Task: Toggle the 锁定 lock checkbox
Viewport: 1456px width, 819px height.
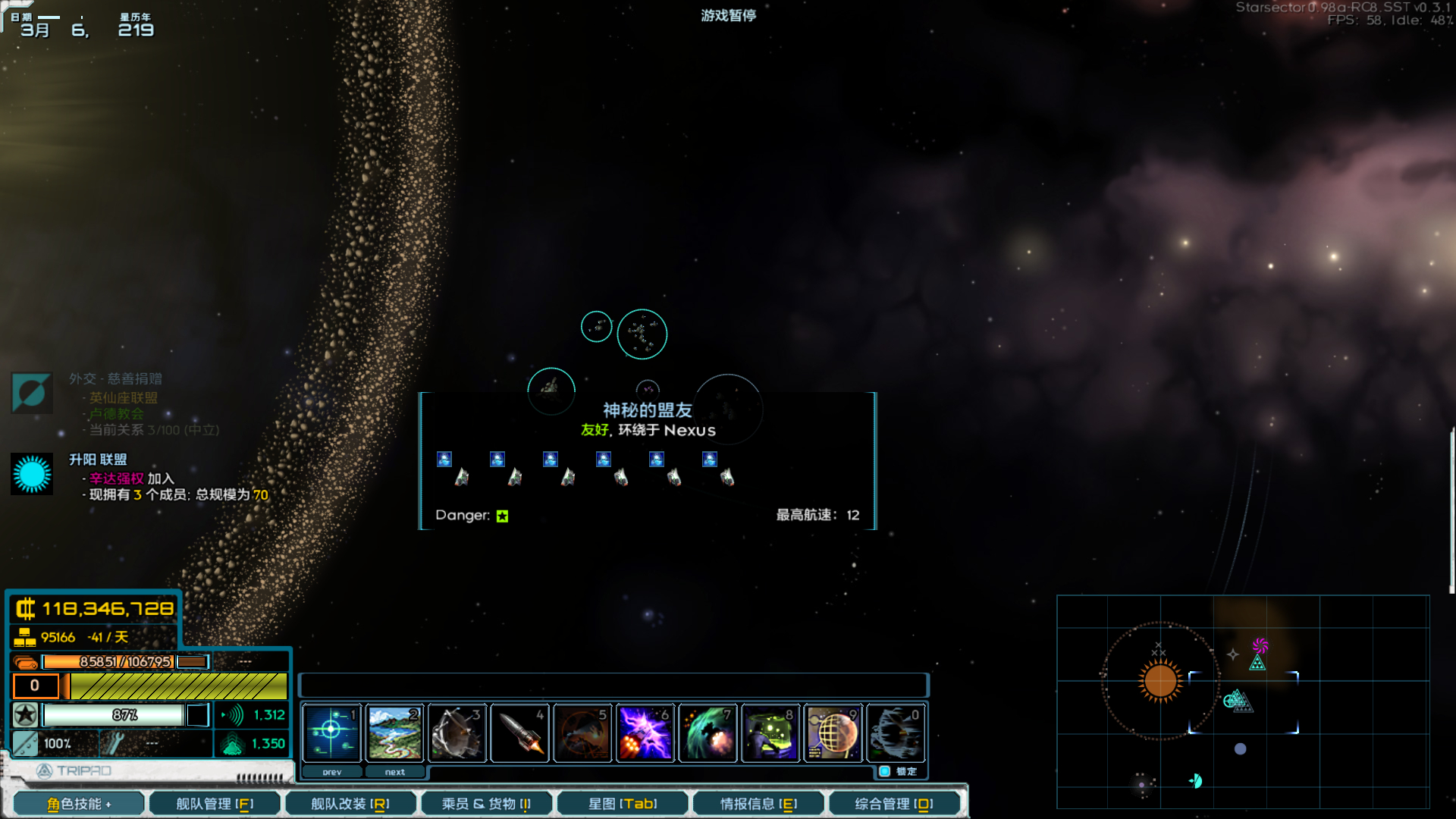Action: click(885, 771)
